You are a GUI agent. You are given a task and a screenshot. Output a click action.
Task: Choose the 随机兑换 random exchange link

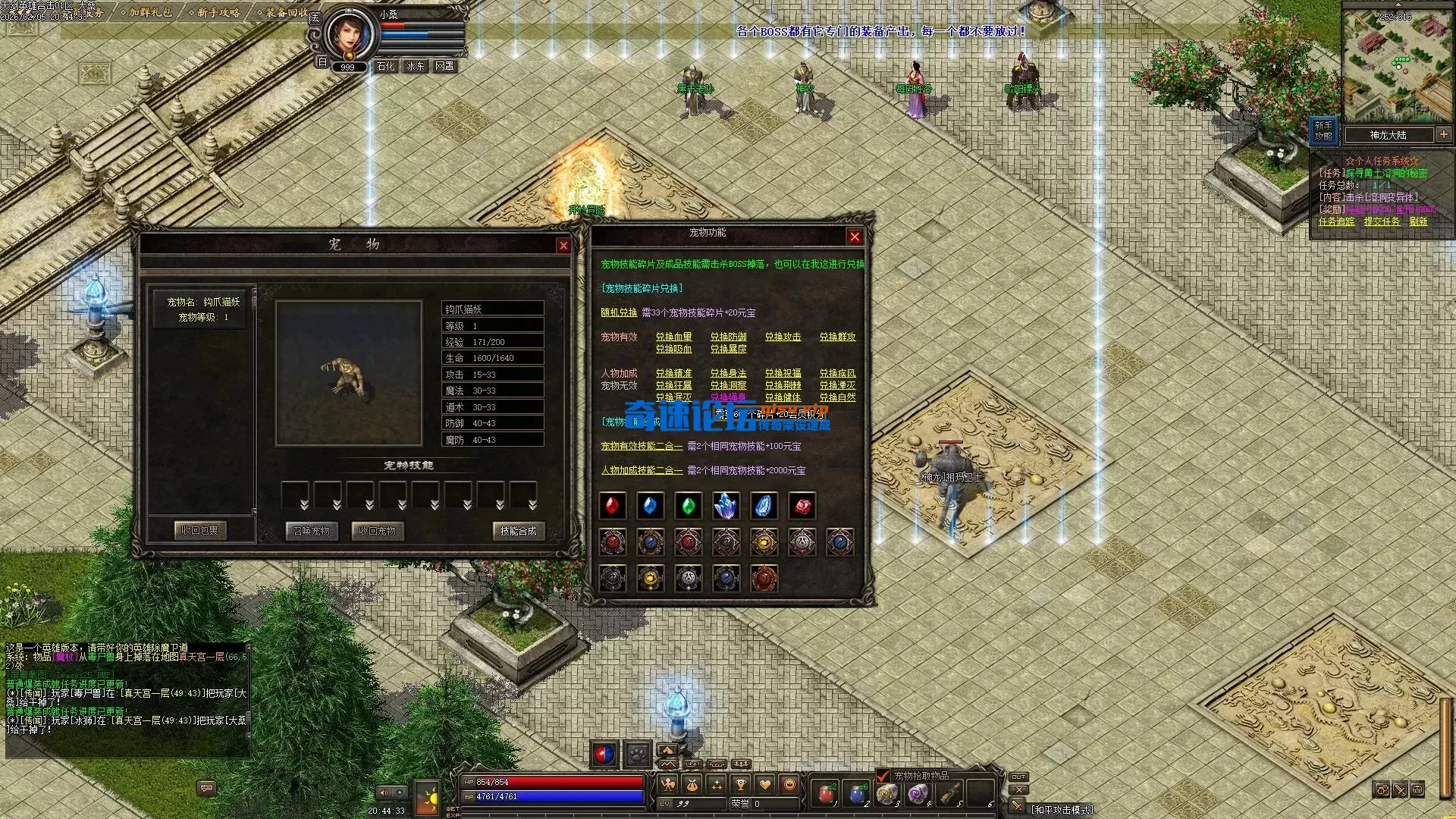pos(619,312)
